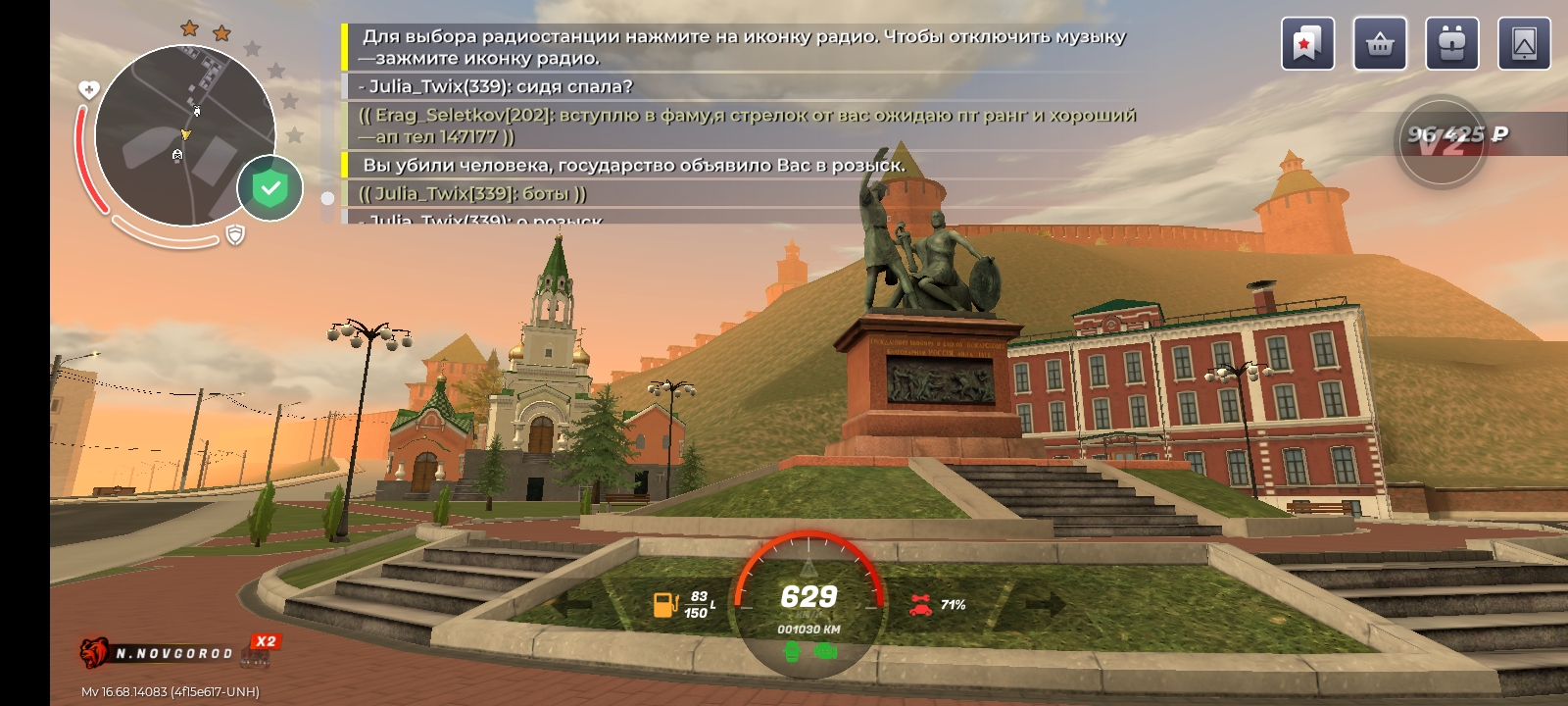Open the backpack inventory
The height and width of the screenshot is (706, 1568).
(x=1452, y=44)
